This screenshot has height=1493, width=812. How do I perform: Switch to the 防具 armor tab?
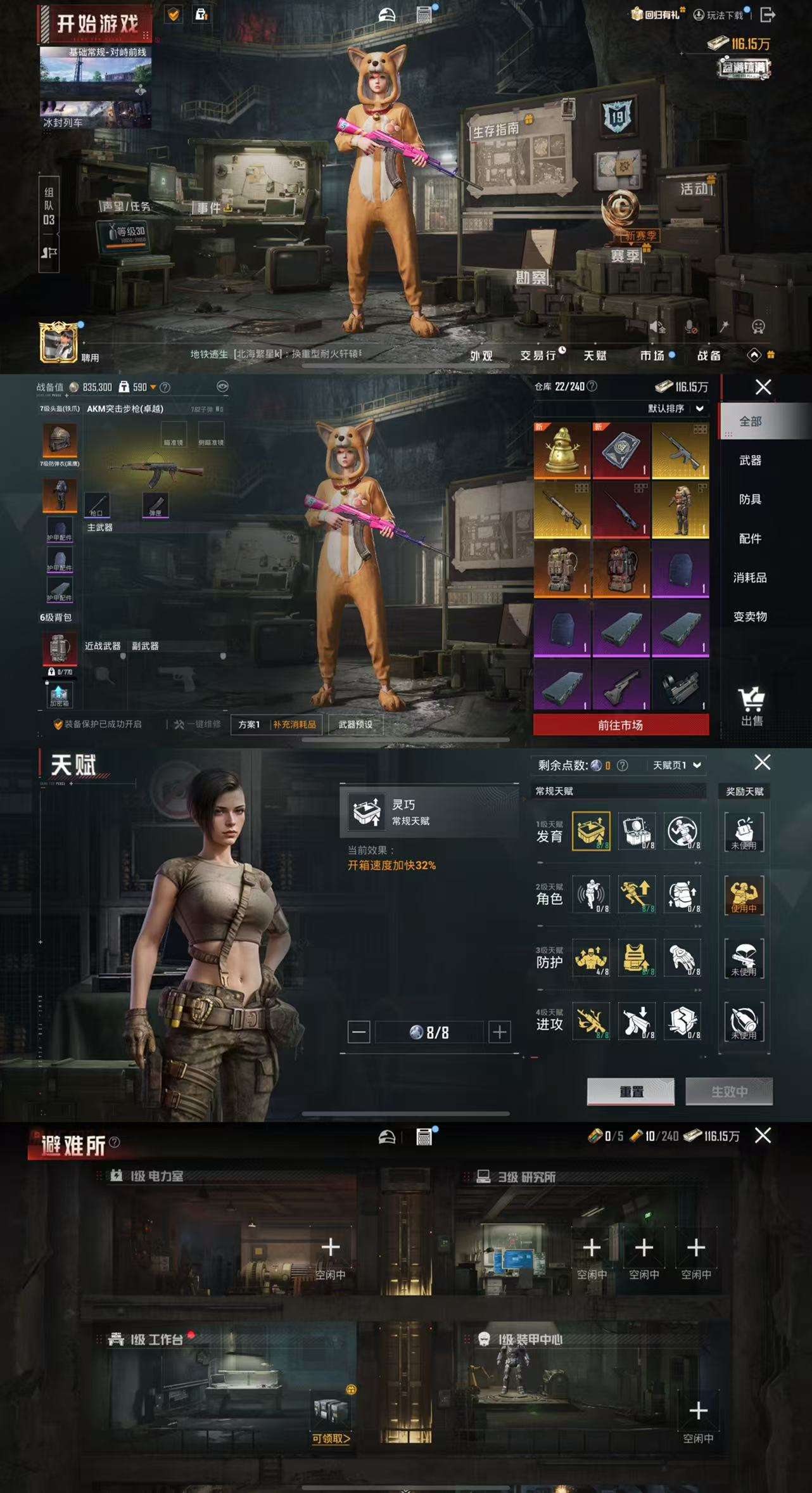pyautogui.click(x=750, y=499)
